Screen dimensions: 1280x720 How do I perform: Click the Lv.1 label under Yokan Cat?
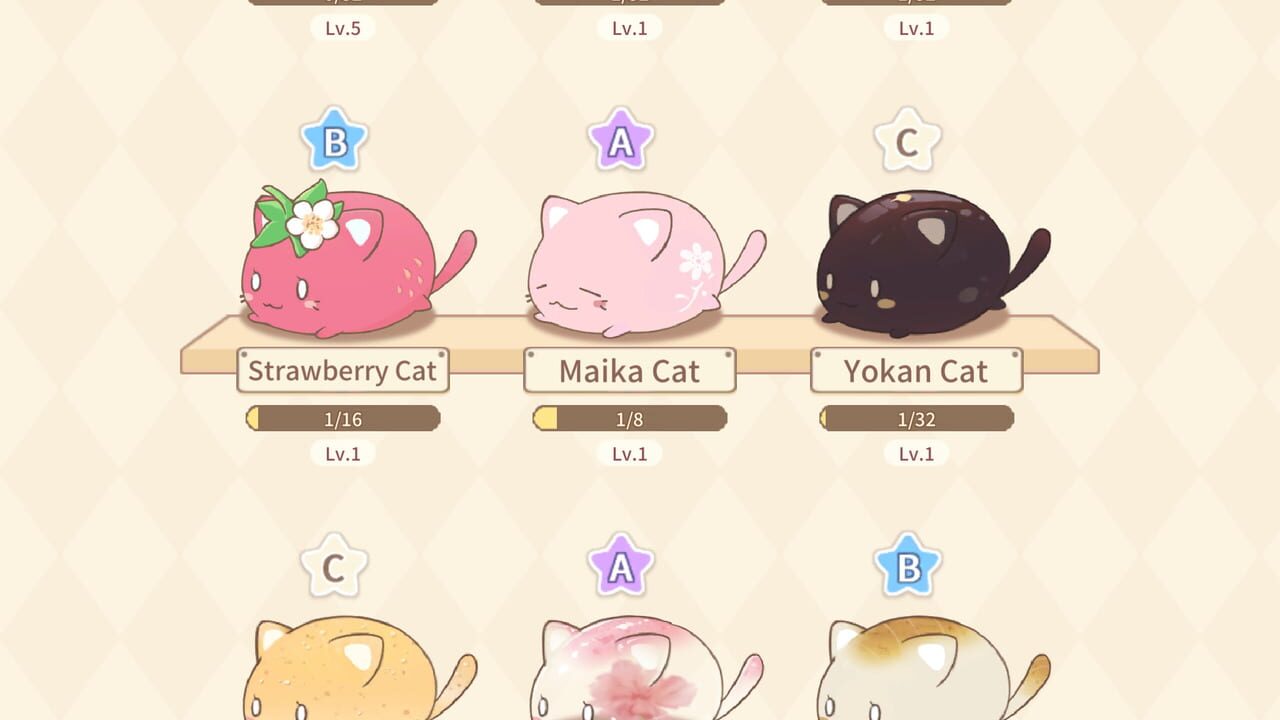point(917,454)
